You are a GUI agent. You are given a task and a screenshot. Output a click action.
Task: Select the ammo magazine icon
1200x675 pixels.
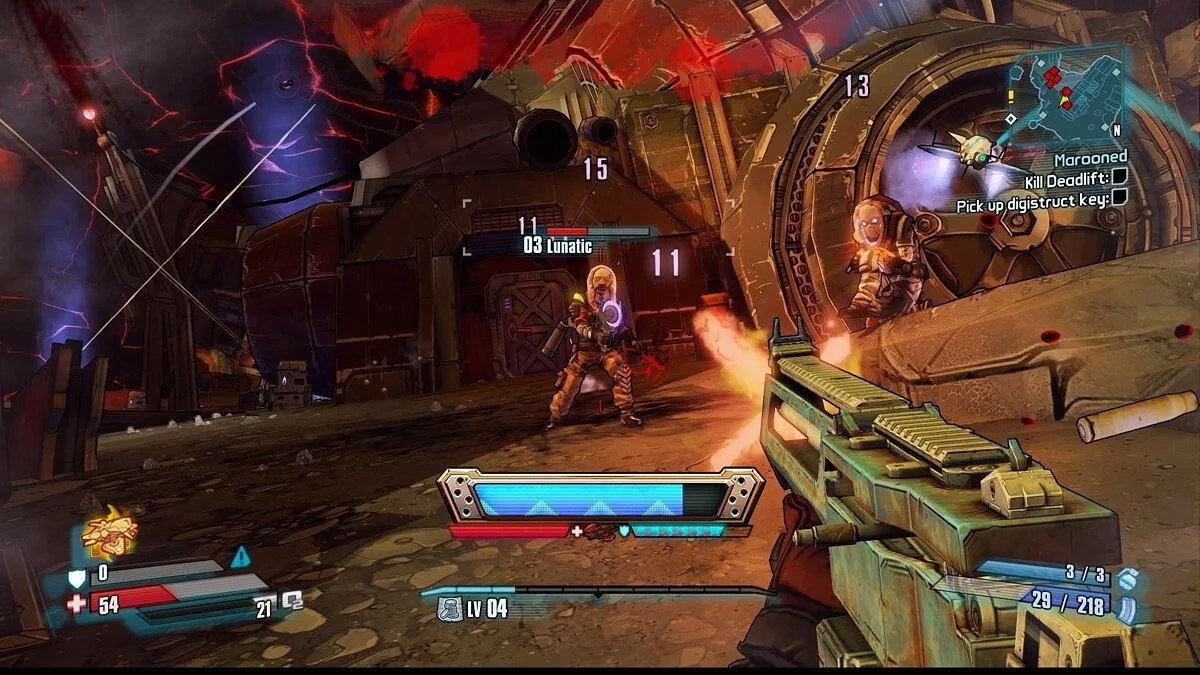[1127, 607]
